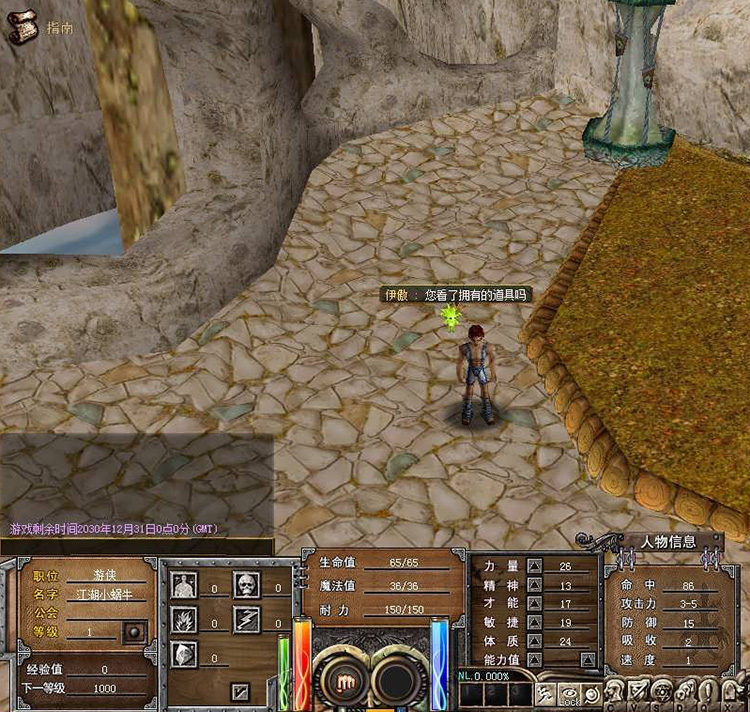Click the running figure icon
The image size is (750, 712).
[x=546, y=692]
